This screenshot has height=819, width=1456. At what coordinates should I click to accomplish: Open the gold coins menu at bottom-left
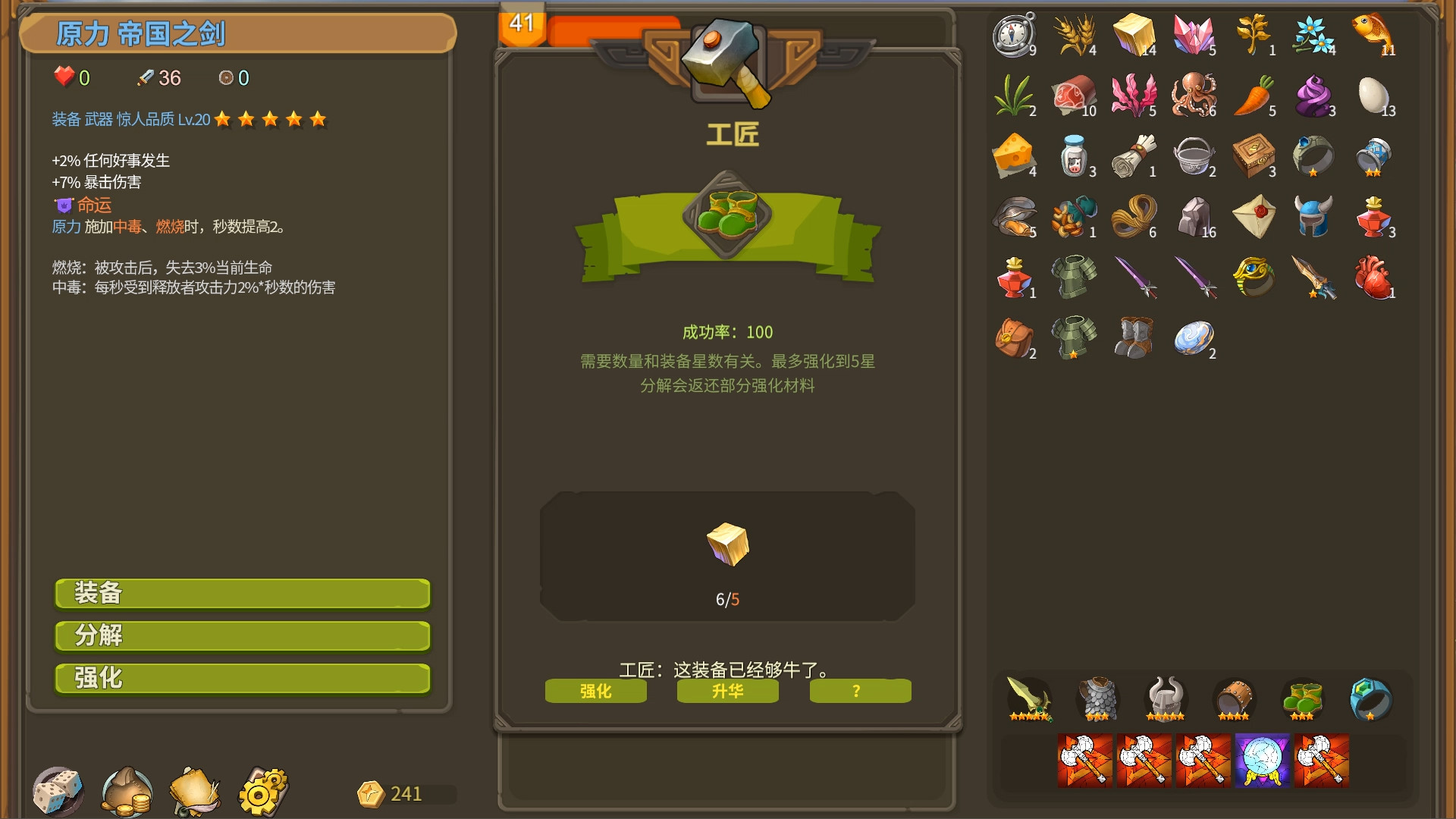[125, 792]
